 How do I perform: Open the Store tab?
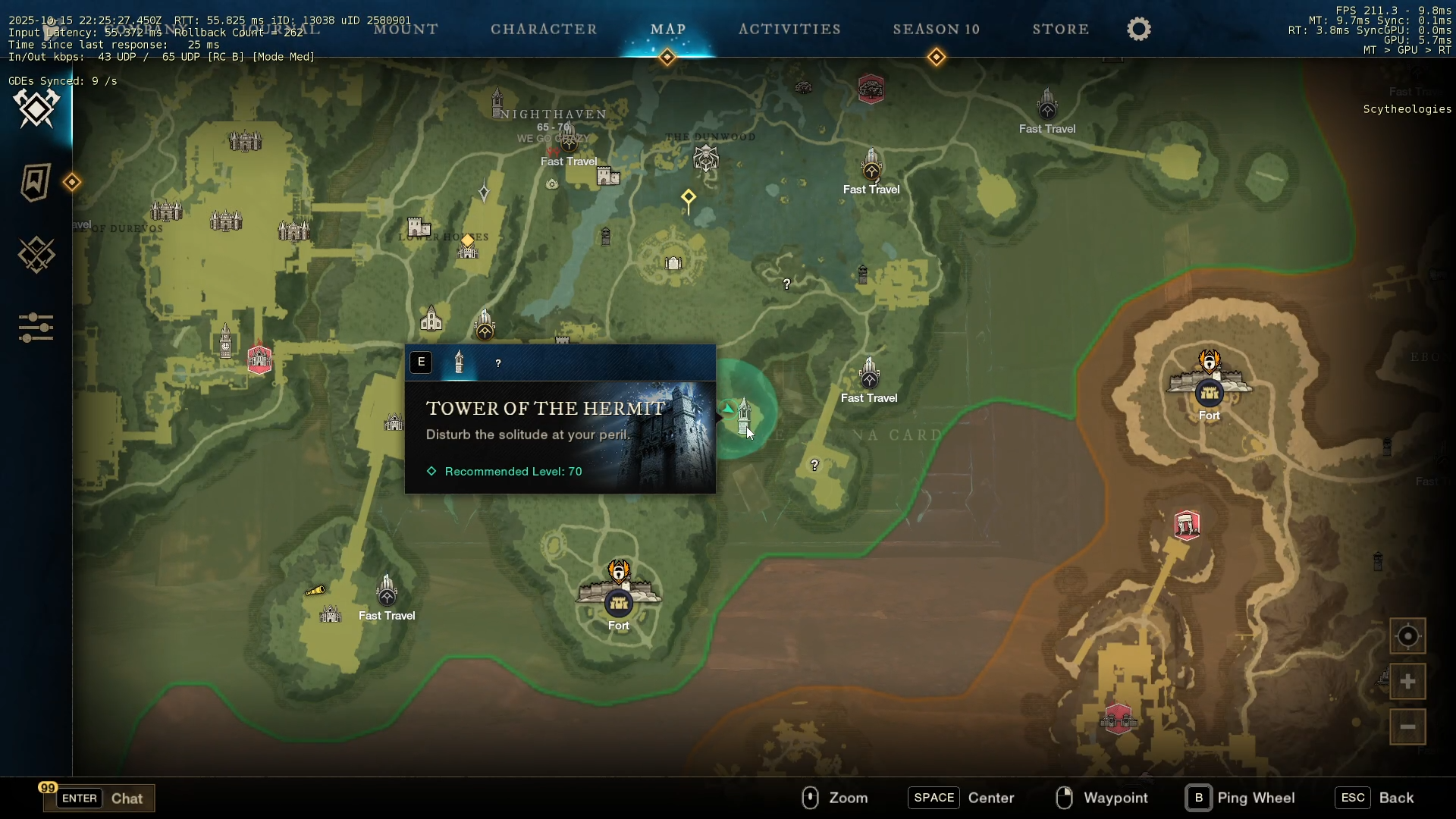point(1060,29)
